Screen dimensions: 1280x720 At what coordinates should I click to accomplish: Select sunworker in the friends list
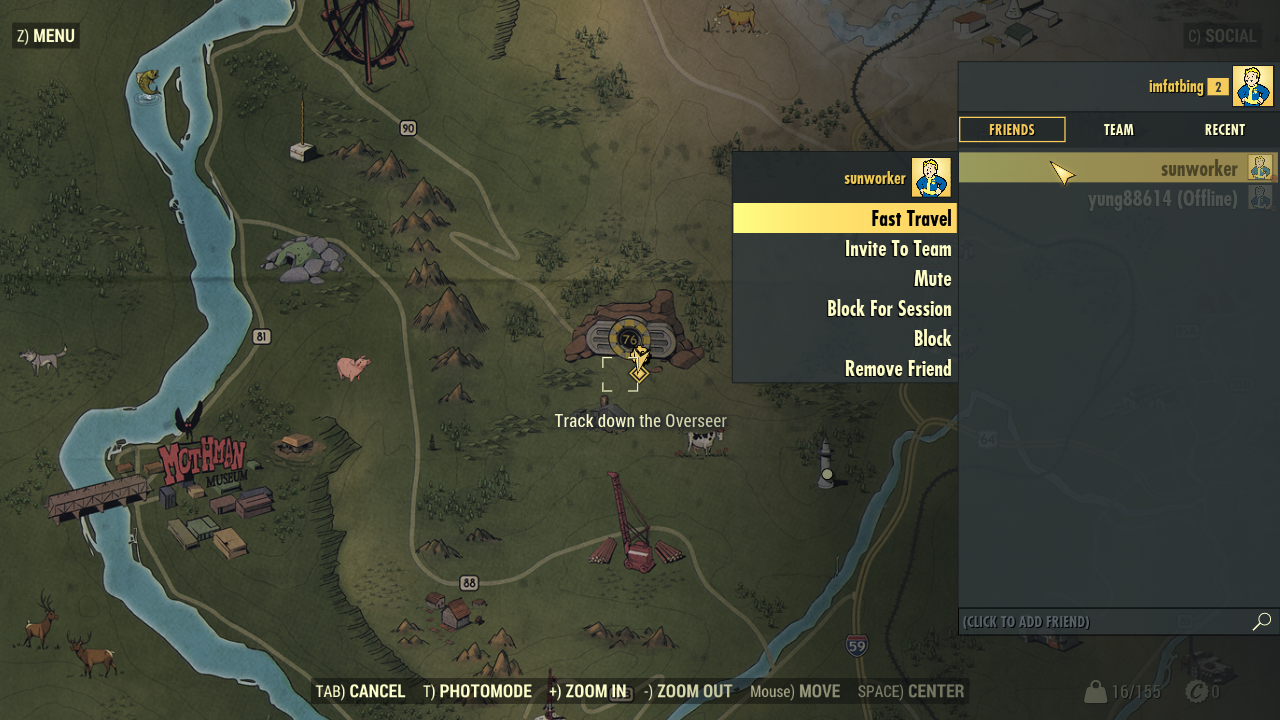(1117, 168)
